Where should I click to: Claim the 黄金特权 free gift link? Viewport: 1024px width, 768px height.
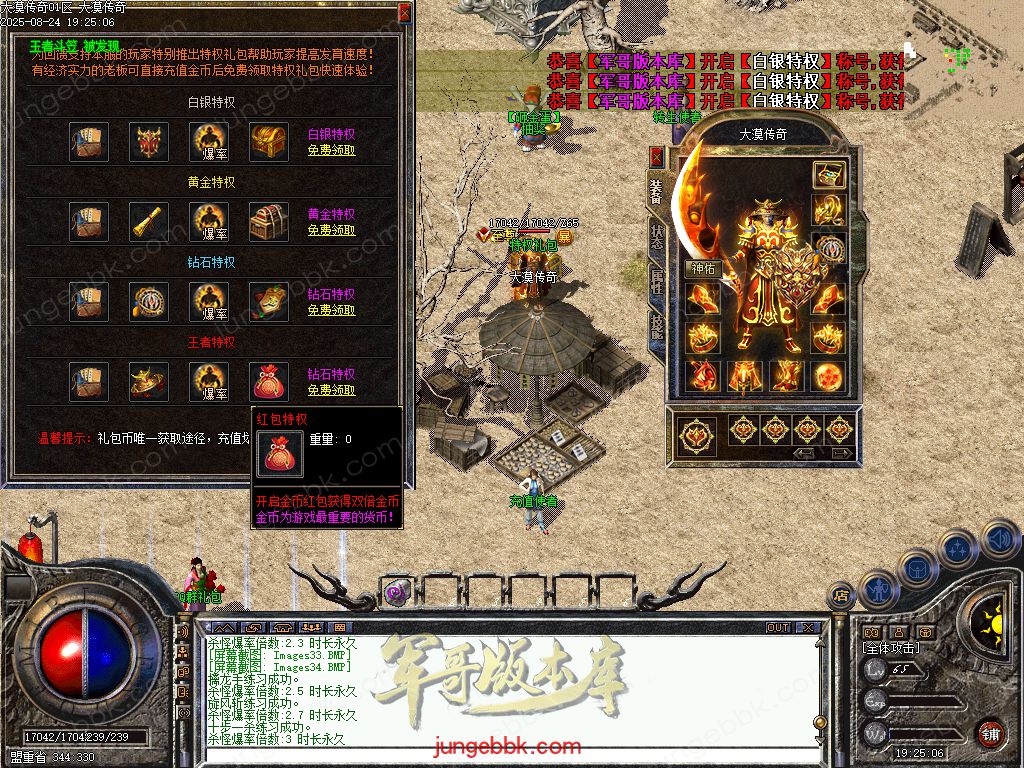(331, 230)
